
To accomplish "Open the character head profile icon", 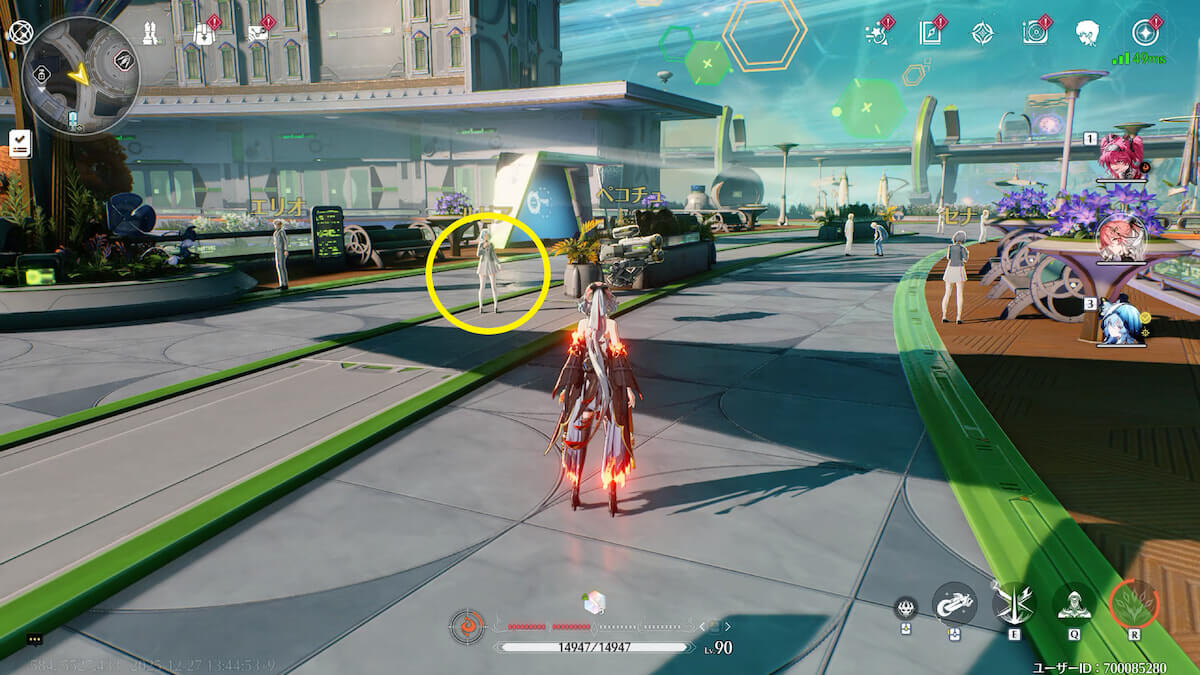I will [1087, 33].
